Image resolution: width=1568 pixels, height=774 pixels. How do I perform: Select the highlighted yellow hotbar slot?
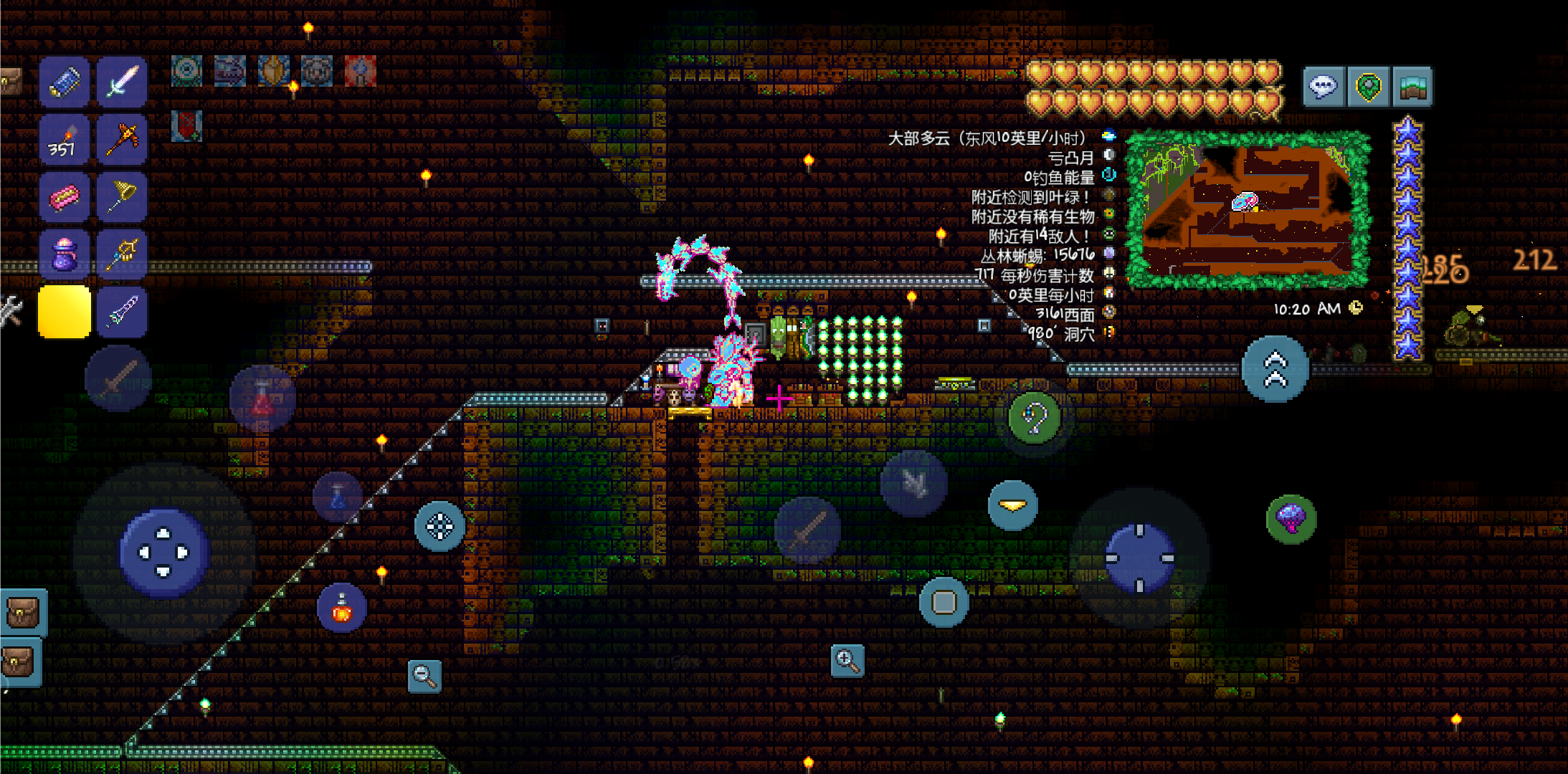coord(64,311)
